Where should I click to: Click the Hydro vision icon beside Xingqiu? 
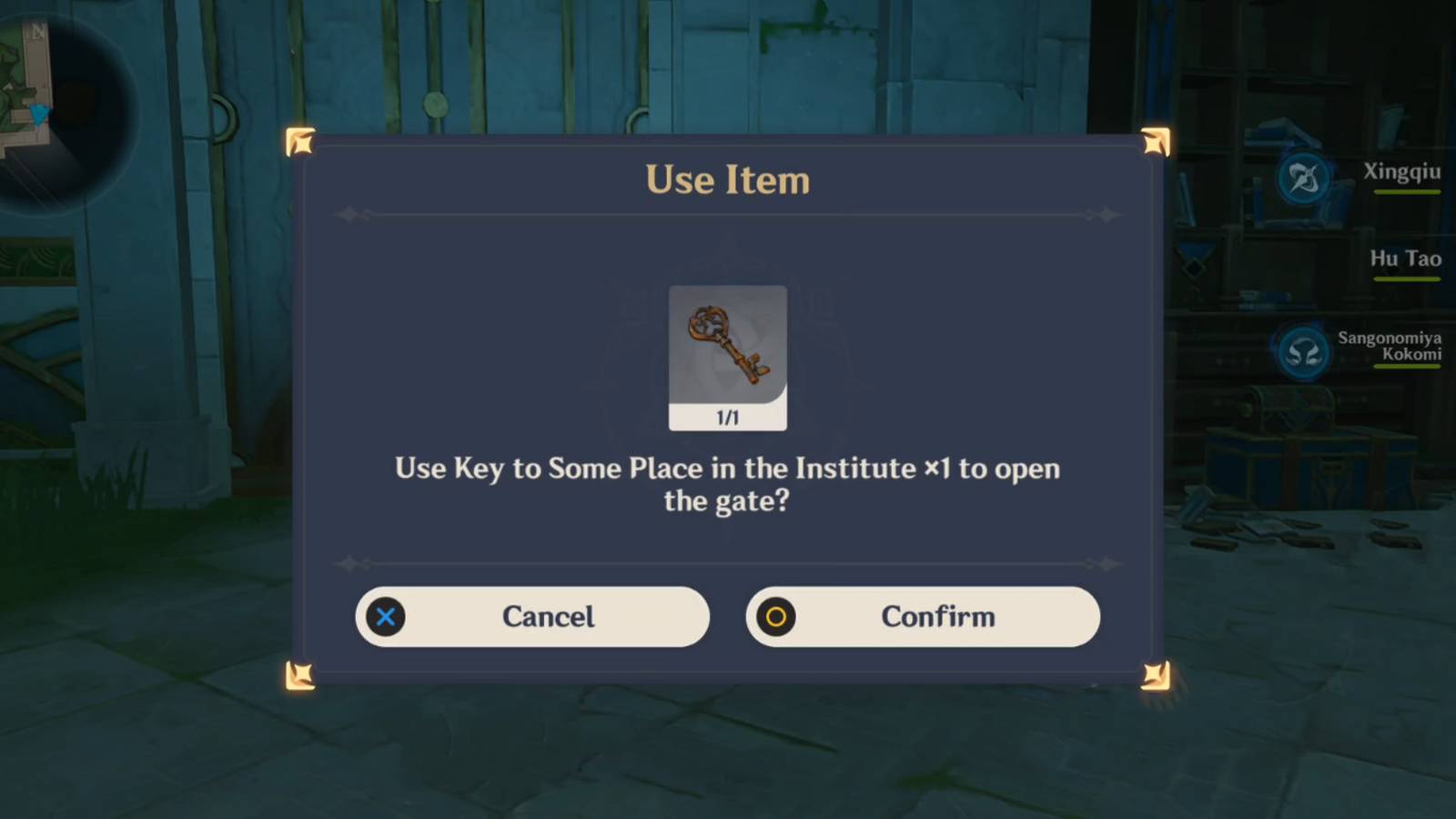point(1303,178)
